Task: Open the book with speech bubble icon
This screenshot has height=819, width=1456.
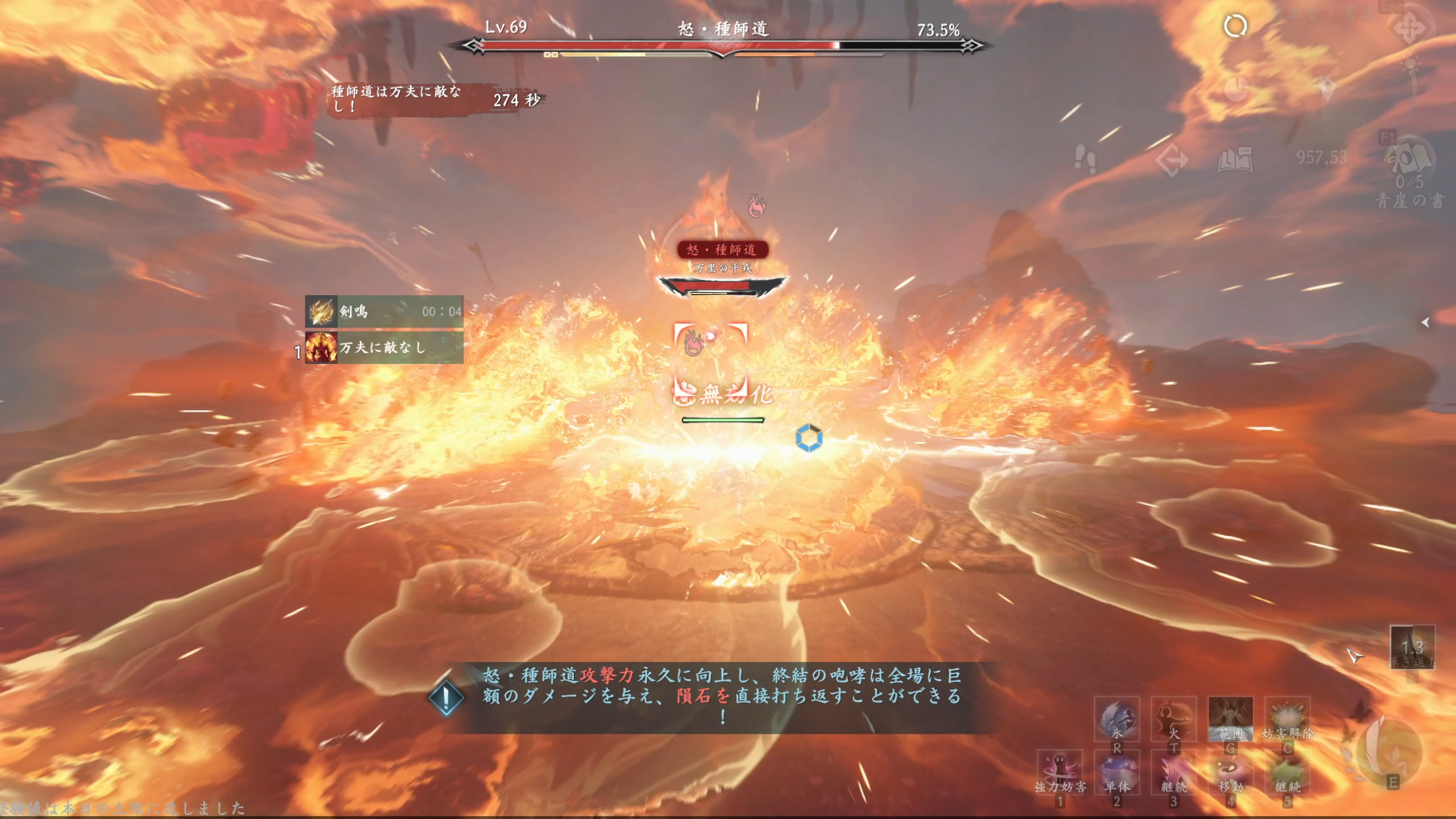Action: [1235, 159]
